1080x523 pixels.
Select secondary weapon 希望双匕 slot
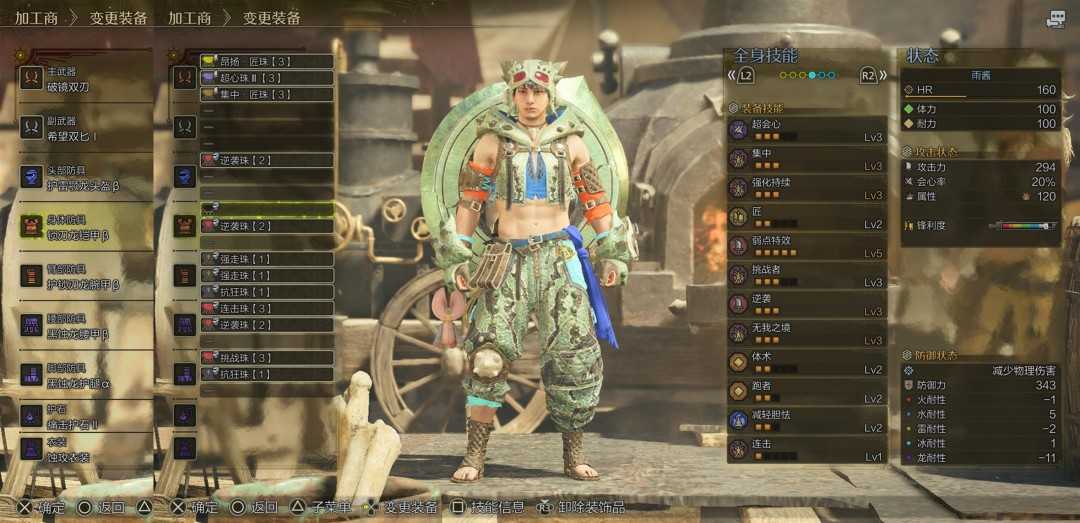coord(85,127)
